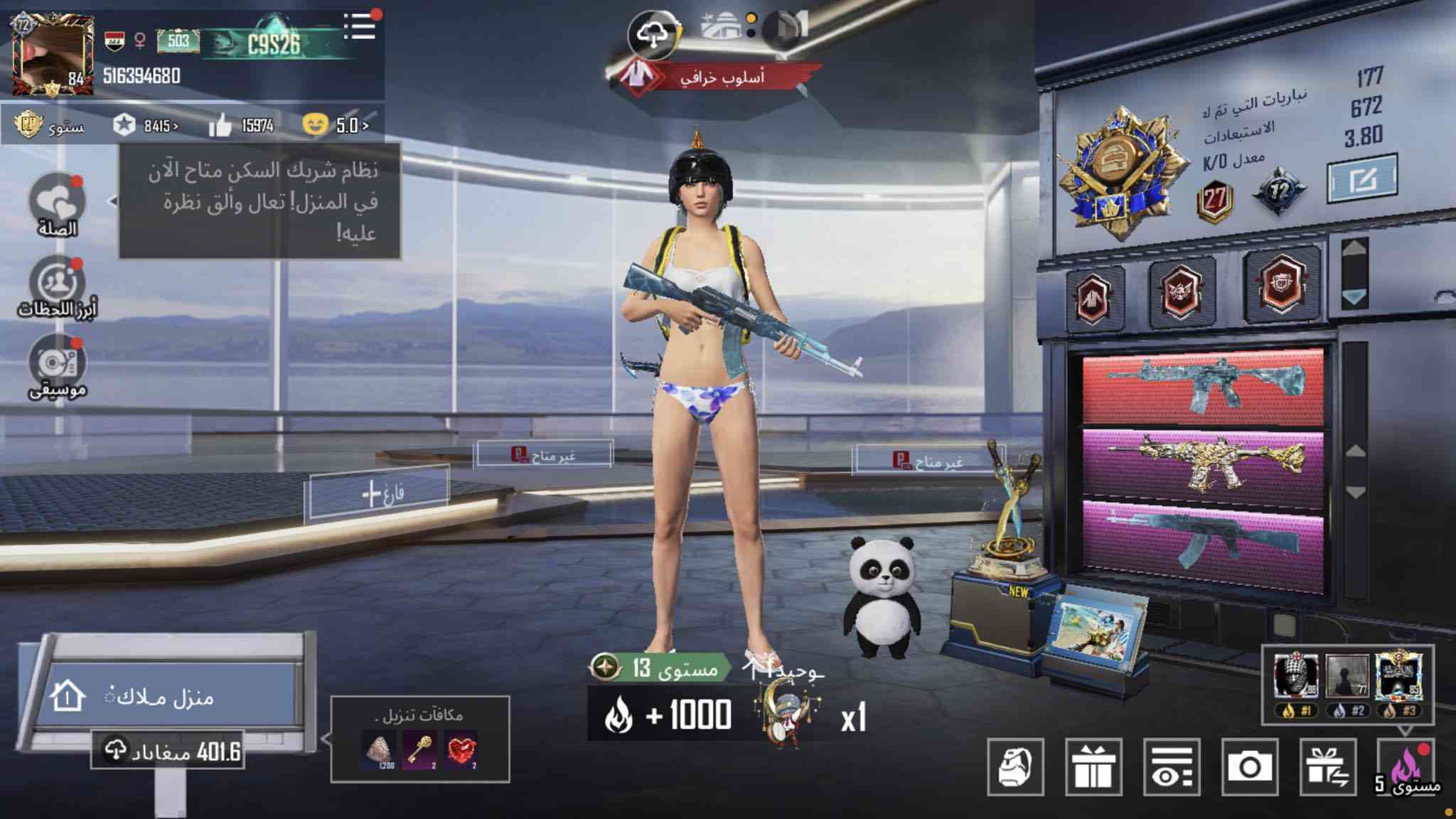Open the download rewards panel
Screen dimensions: 1456x819
tap(420, 739)
